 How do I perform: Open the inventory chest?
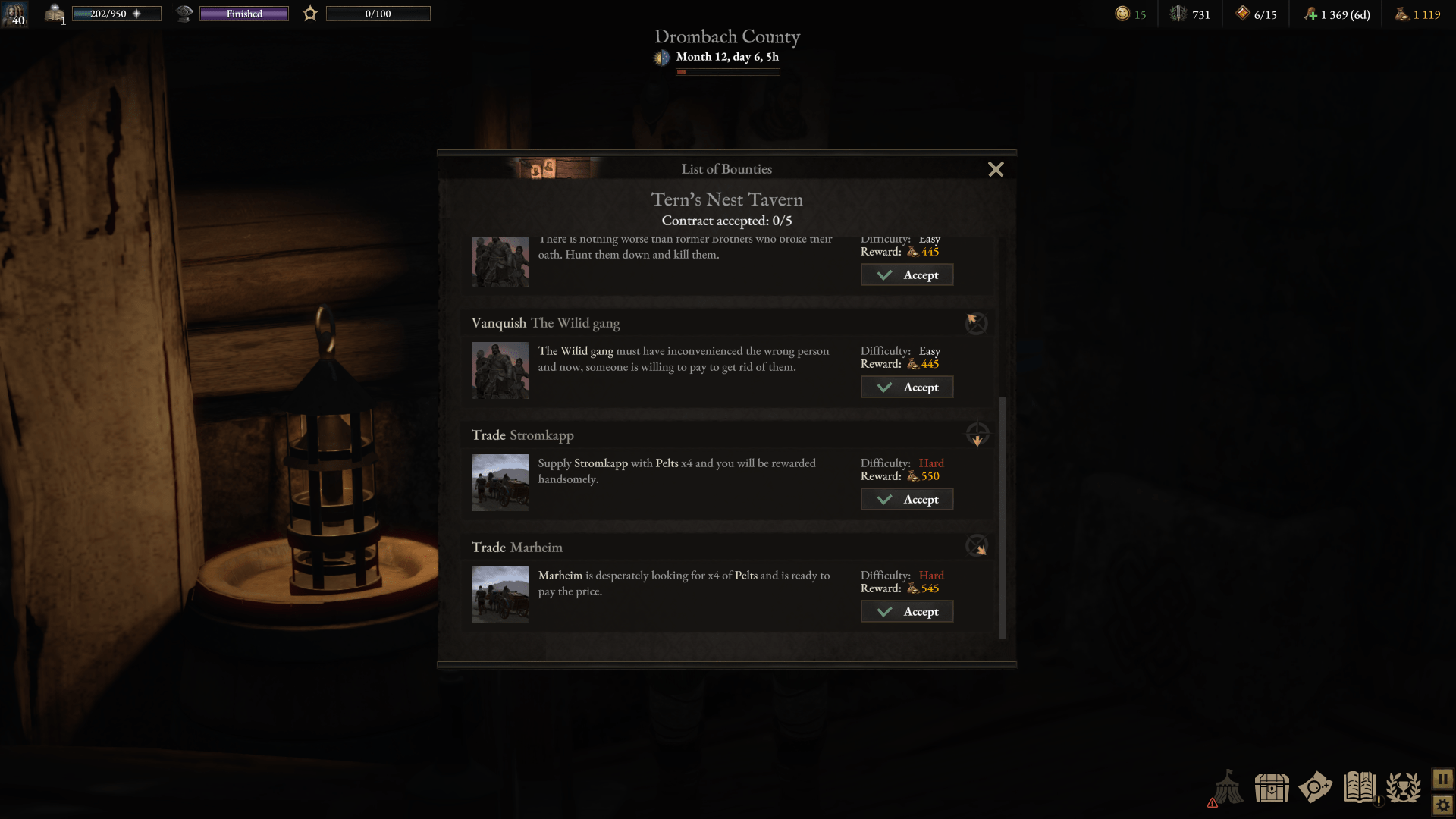click(1272, 788)
